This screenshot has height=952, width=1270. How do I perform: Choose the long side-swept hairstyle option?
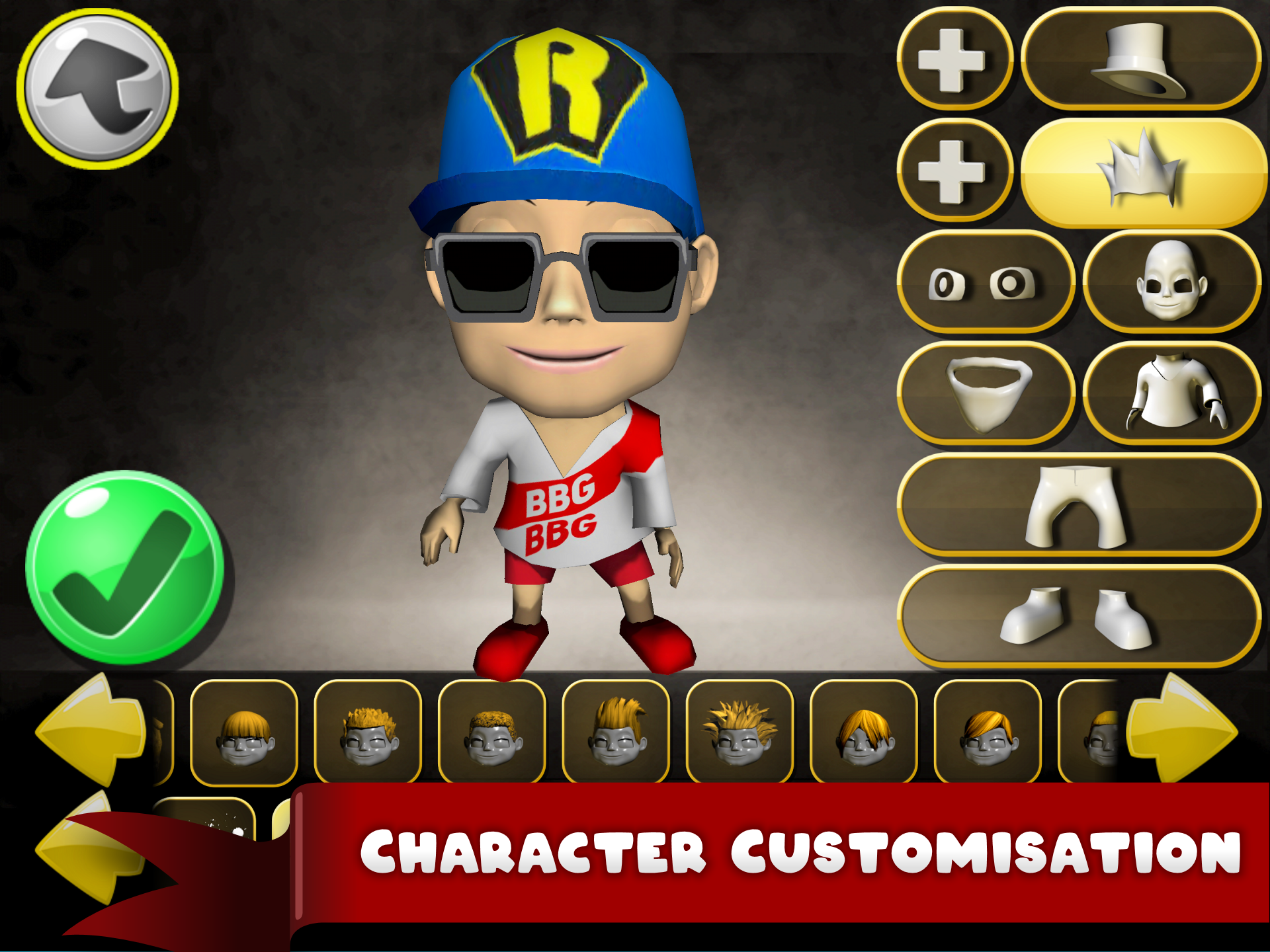863,734
